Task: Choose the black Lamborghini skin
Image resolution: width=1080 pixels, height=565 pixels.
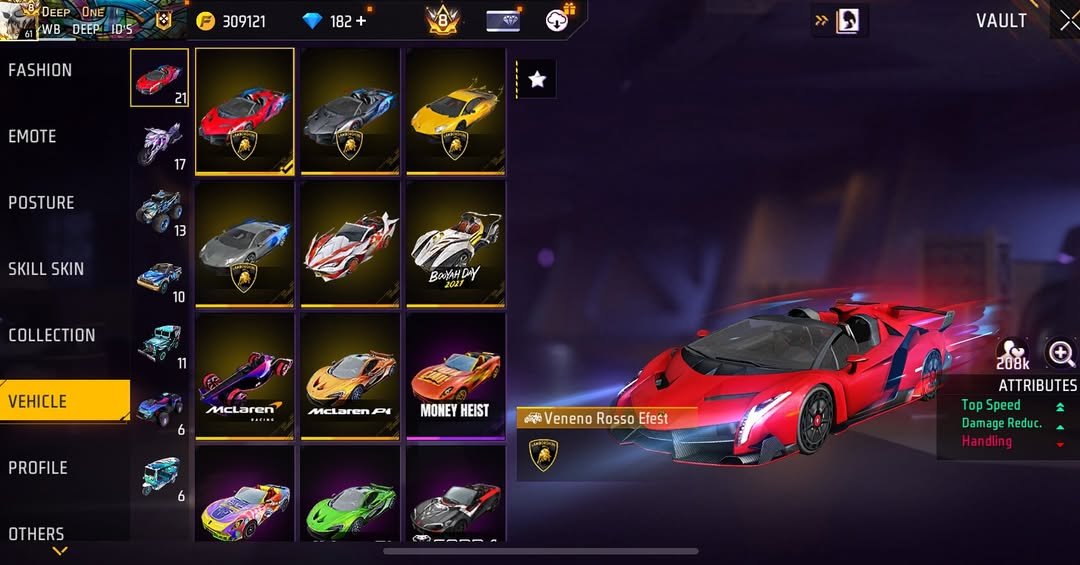Action: [350, 110]
